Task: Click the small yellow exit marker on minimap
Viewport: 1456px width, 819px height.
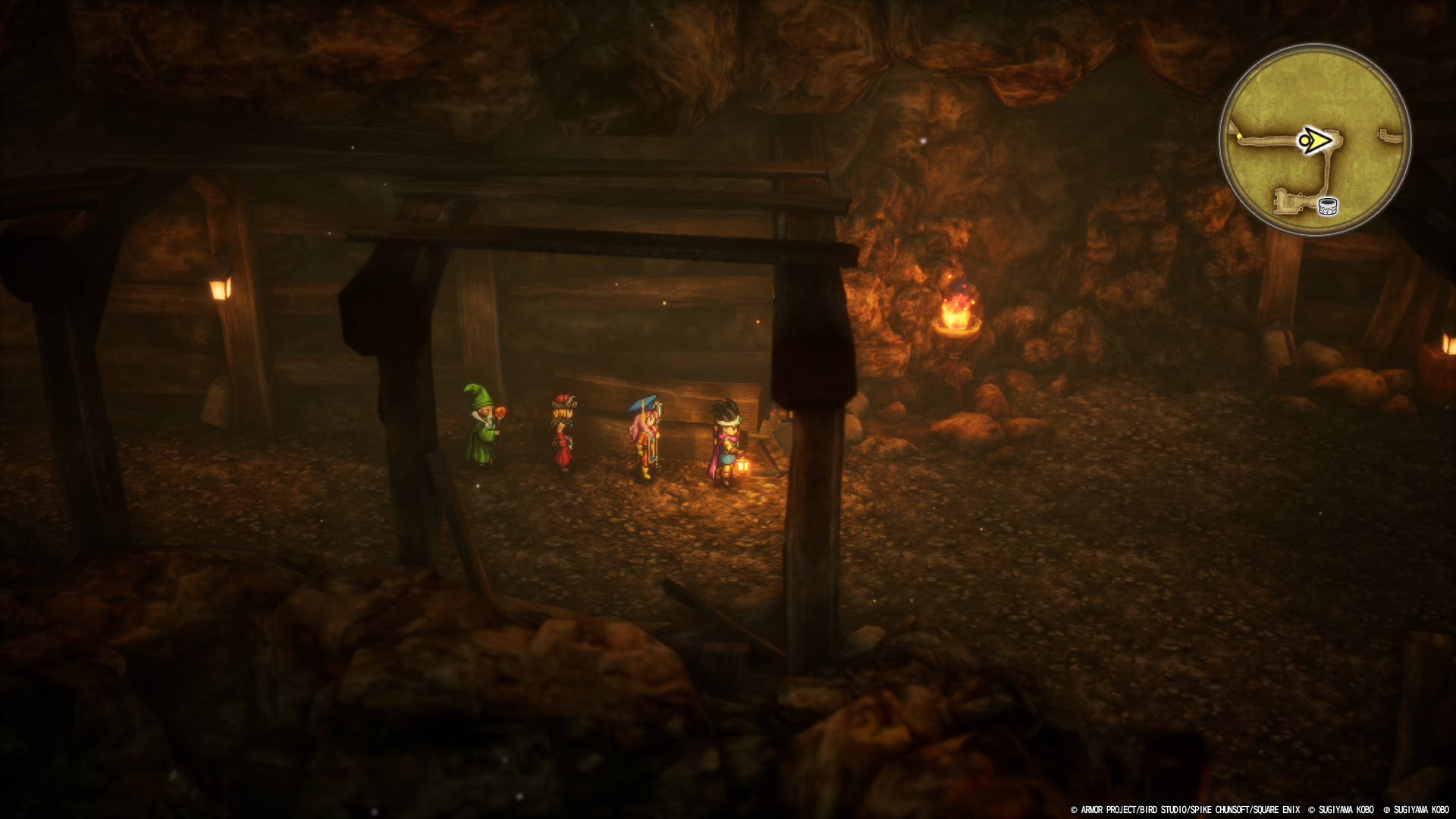Action: (x=1239, y=137)
